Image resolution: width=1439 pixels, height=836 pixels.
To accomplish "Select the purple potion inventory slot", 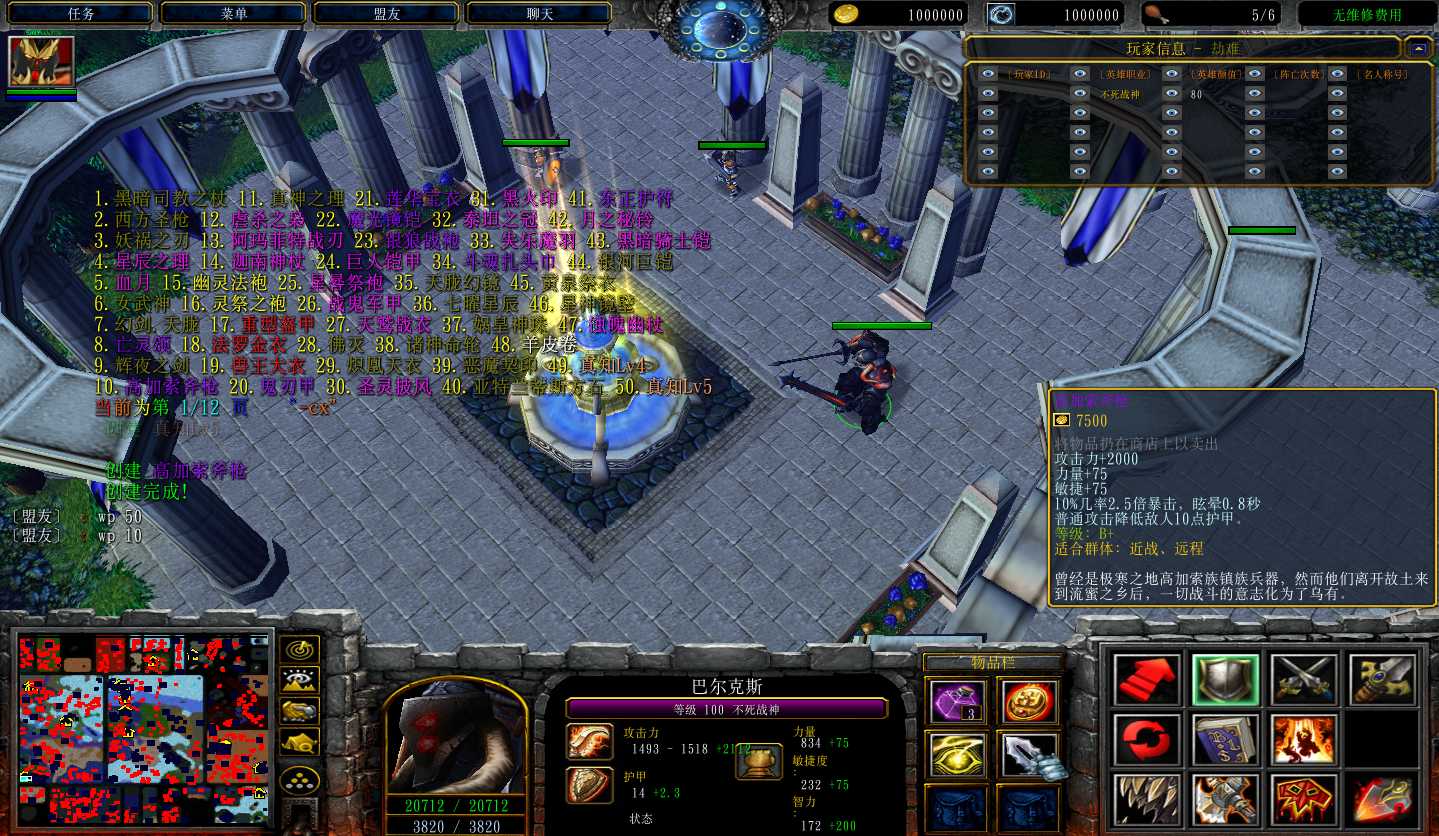I will (955, 701).
